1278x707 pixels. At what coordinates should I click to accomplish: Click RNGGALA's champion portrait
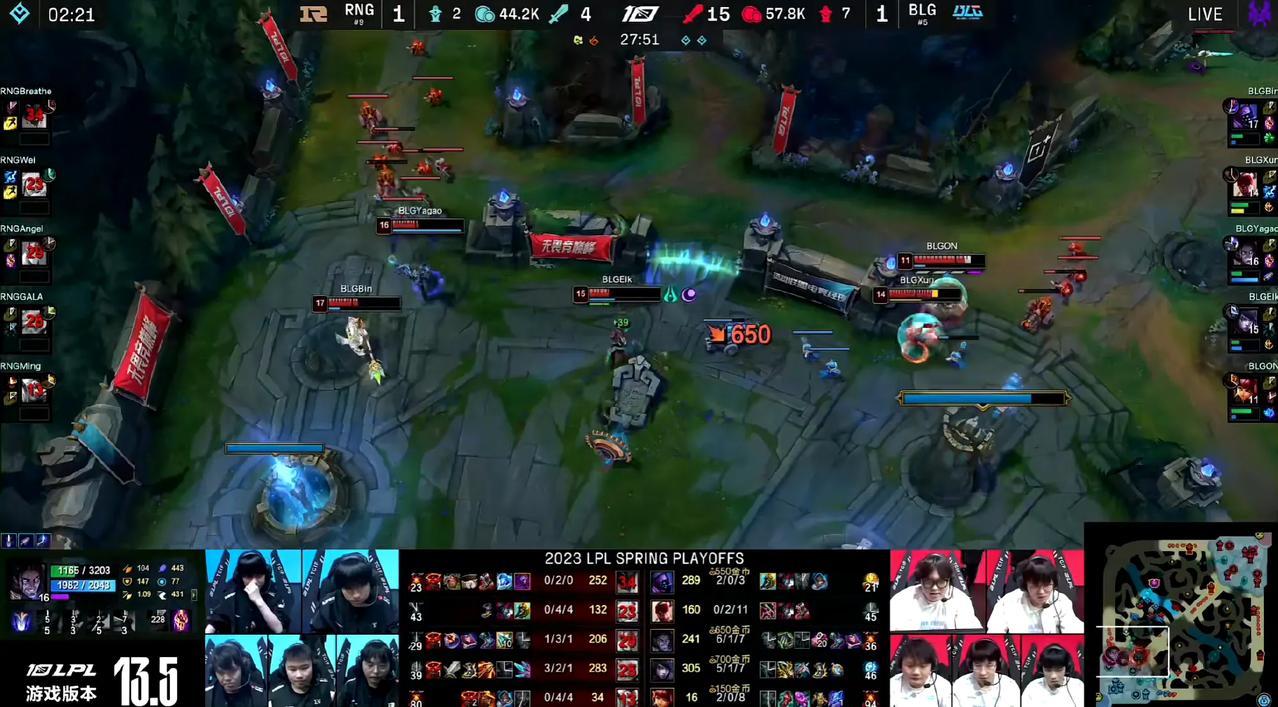click(x=35, y=322)
